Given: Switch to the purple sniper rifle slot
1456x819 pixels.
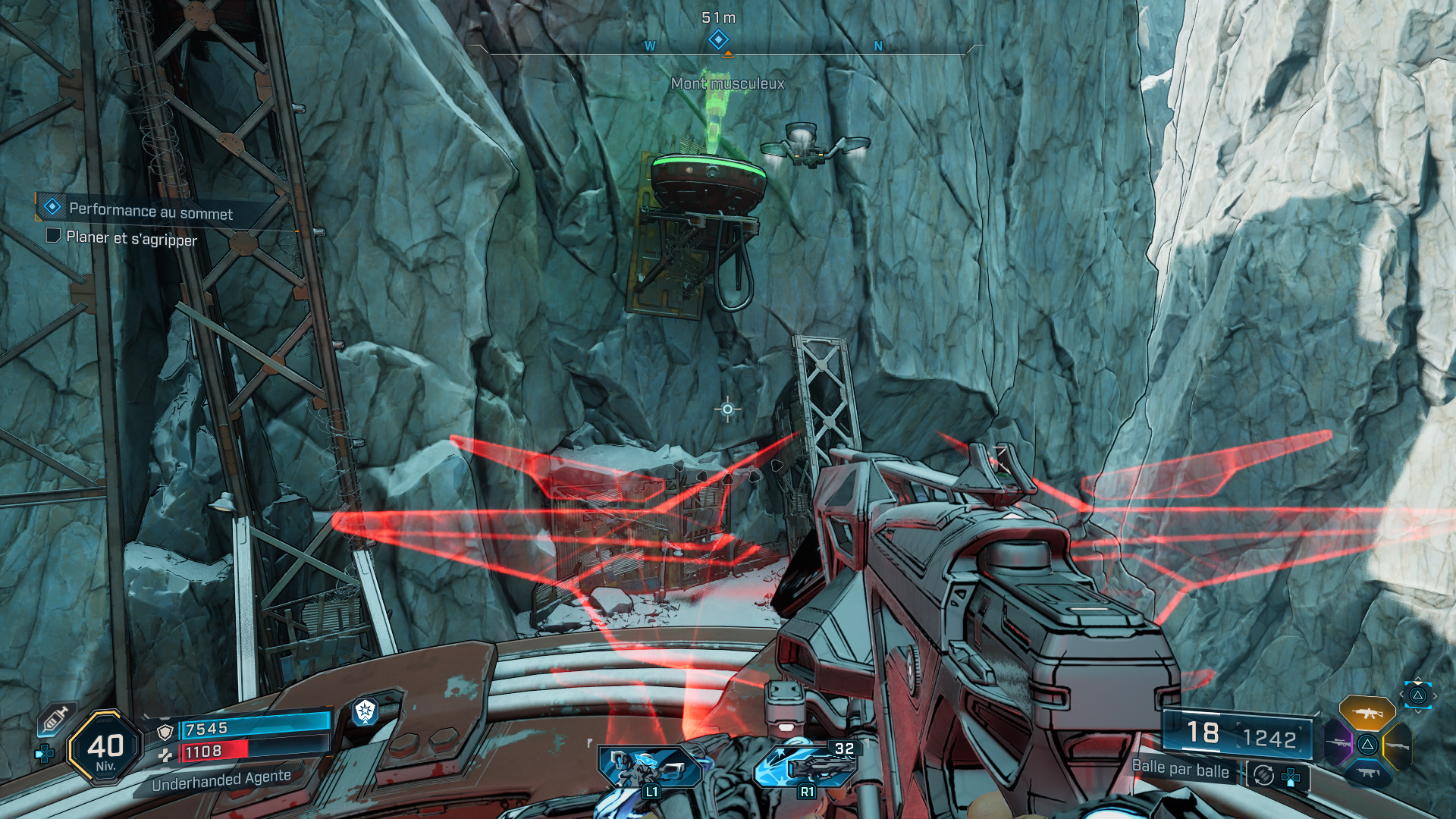Looking at the screenshot, I should click(x=1338, y=742).
